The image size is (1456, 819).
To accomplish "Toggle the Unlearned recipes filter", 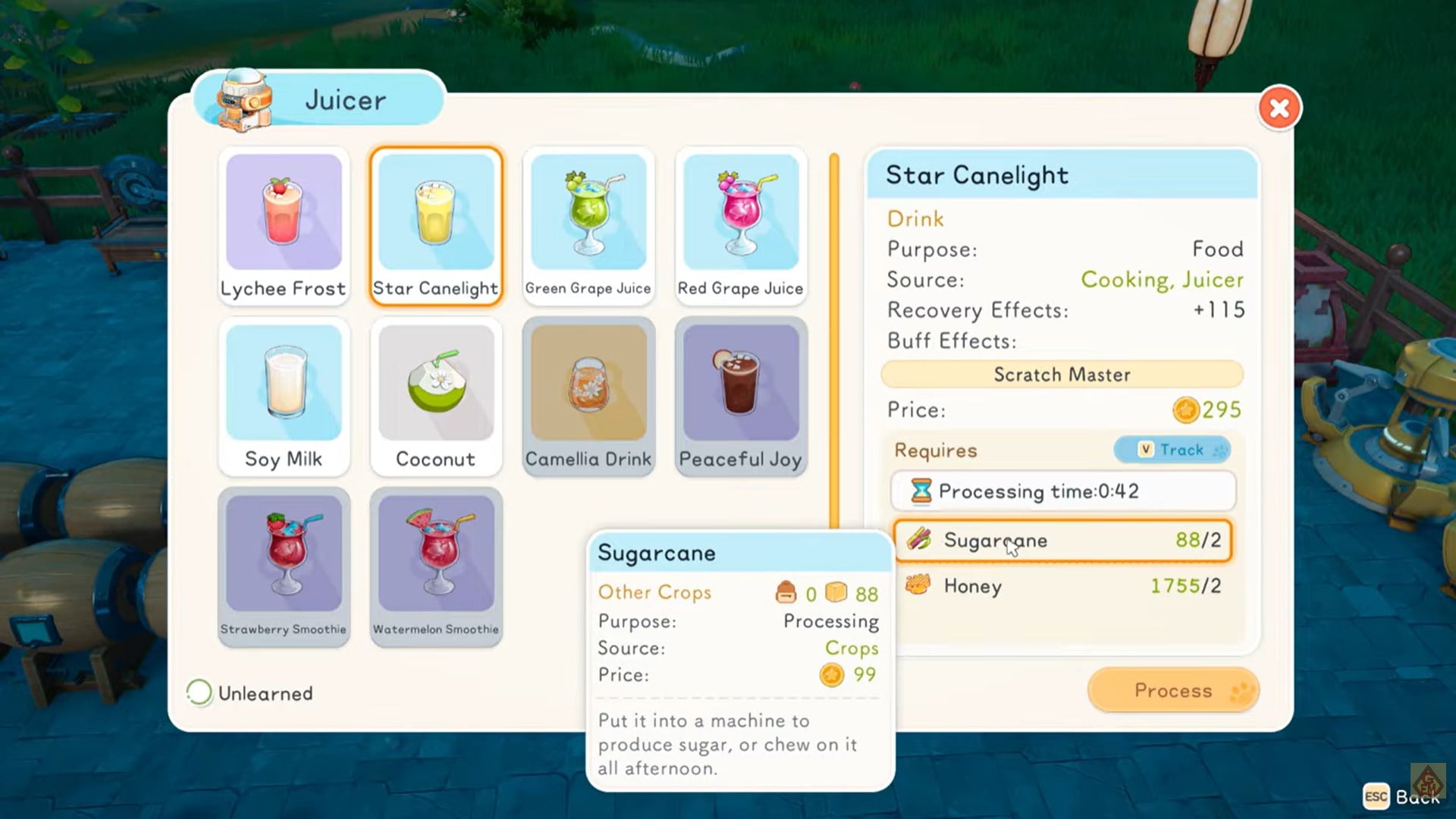I will (x=199, y=693).
